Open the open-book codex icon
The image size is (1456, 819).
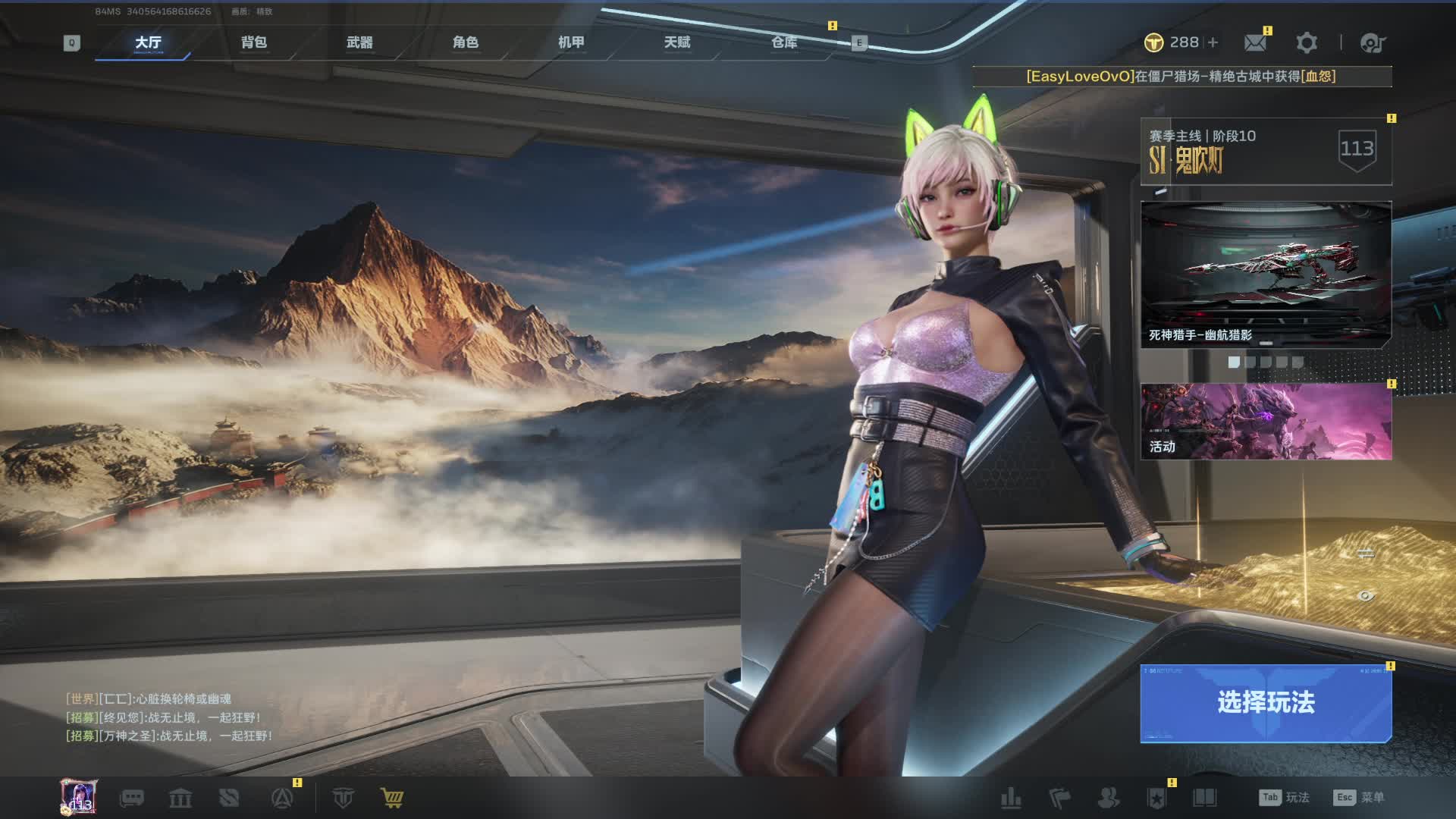(x=1205, y=798)
